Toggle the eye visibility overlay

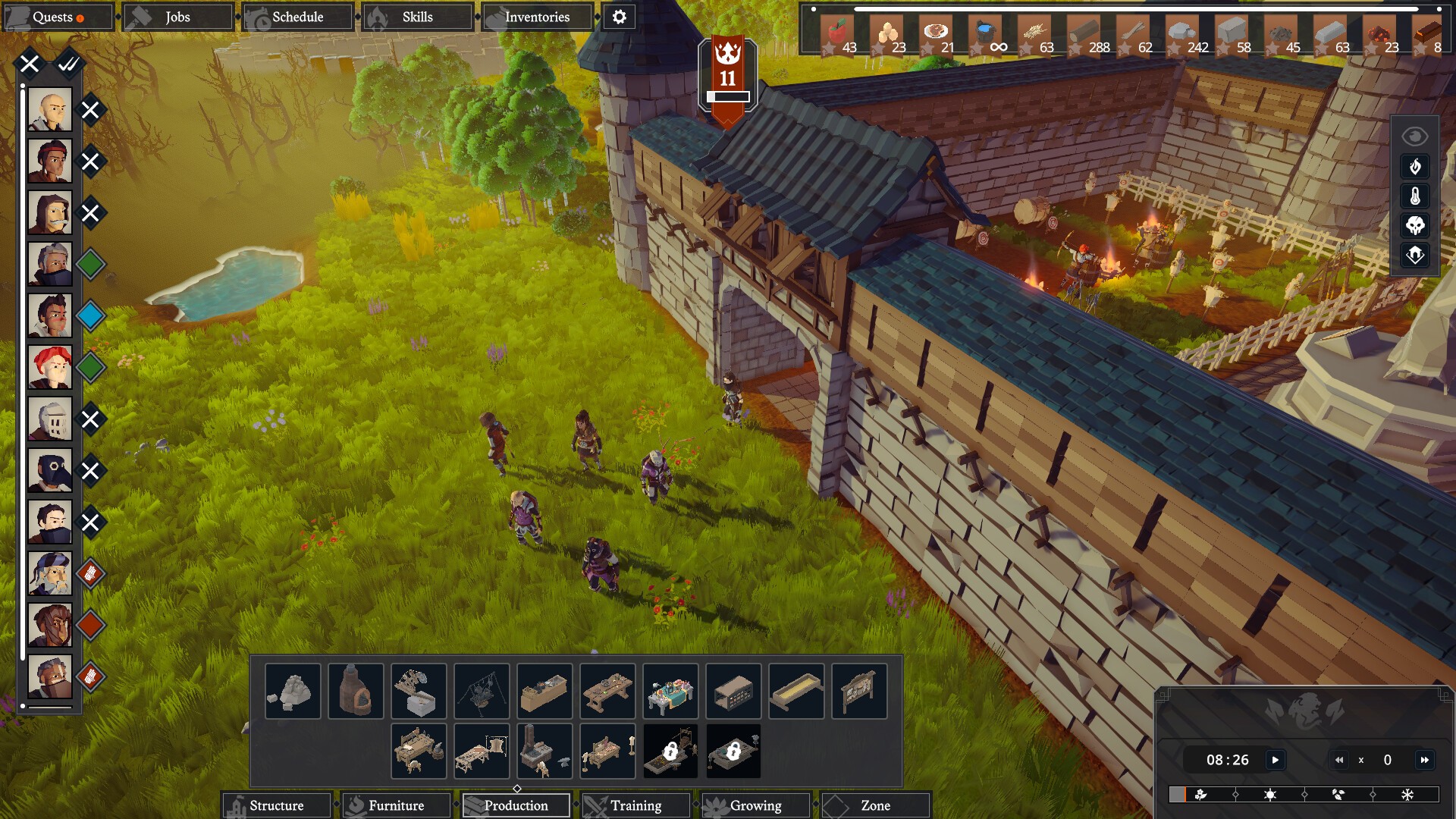(x=1415, y=136)
